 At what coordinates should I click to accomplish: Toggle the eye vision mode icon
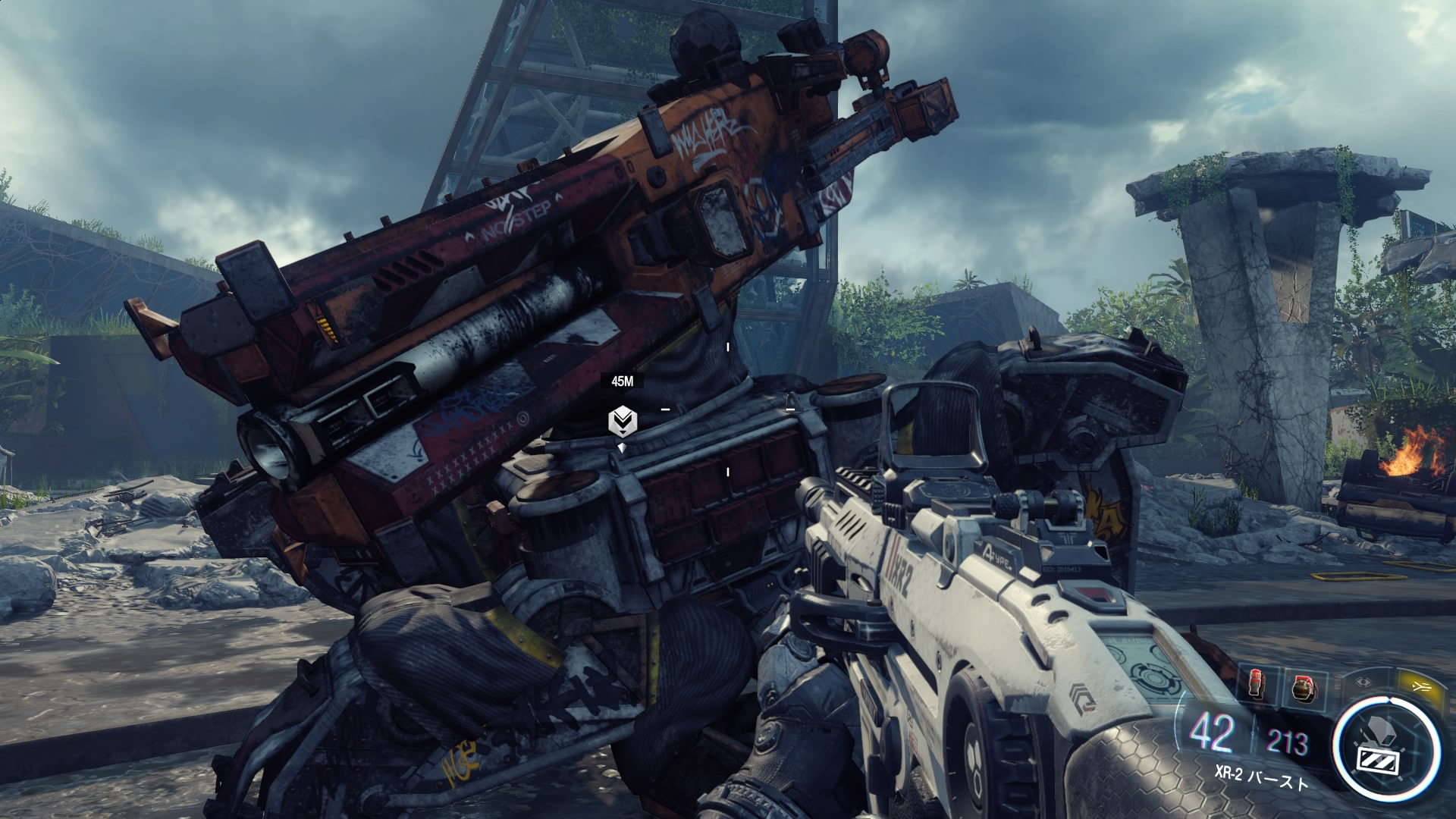1365,682
